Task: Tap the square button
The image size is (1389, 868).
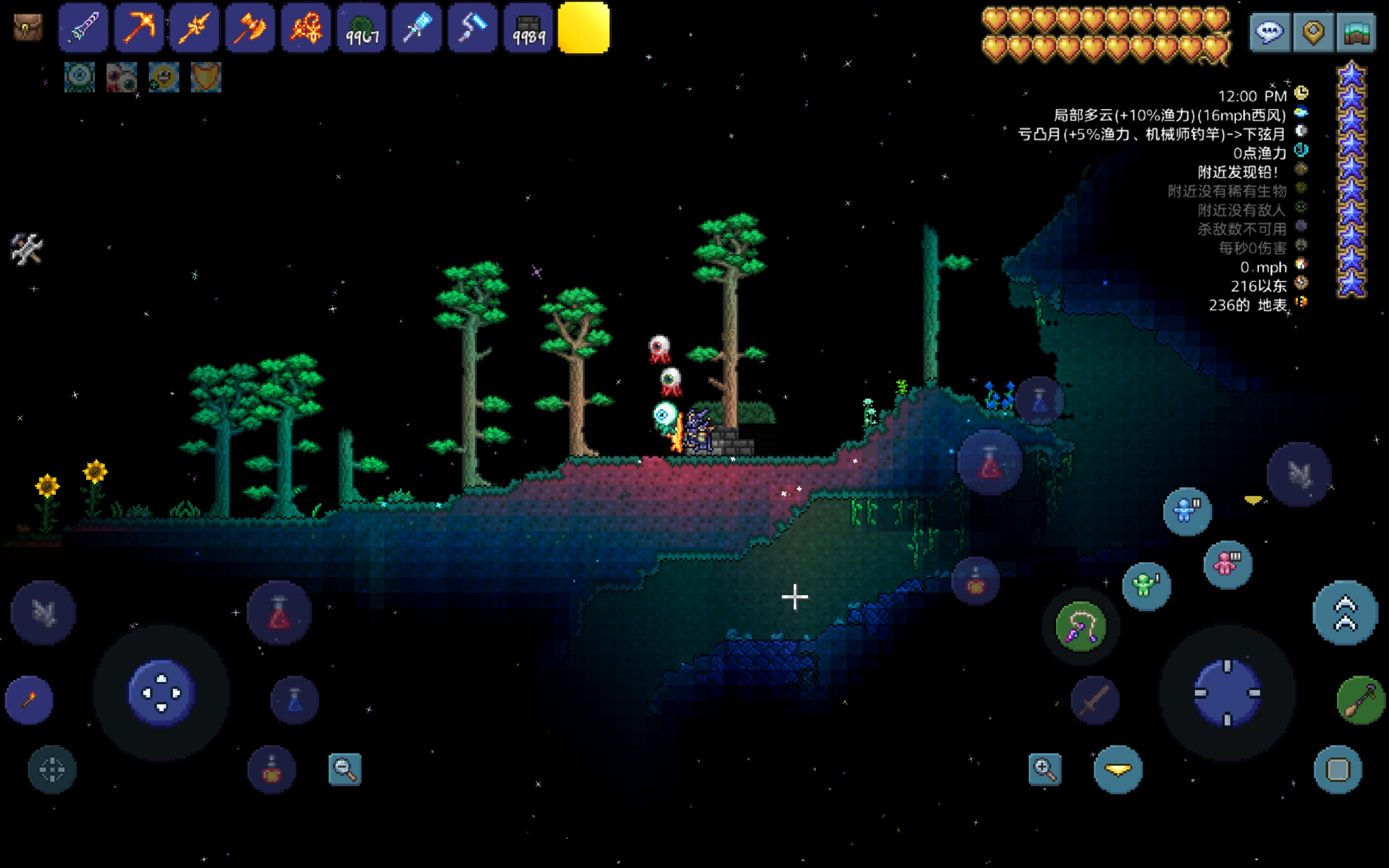Action: (1337, 770)
